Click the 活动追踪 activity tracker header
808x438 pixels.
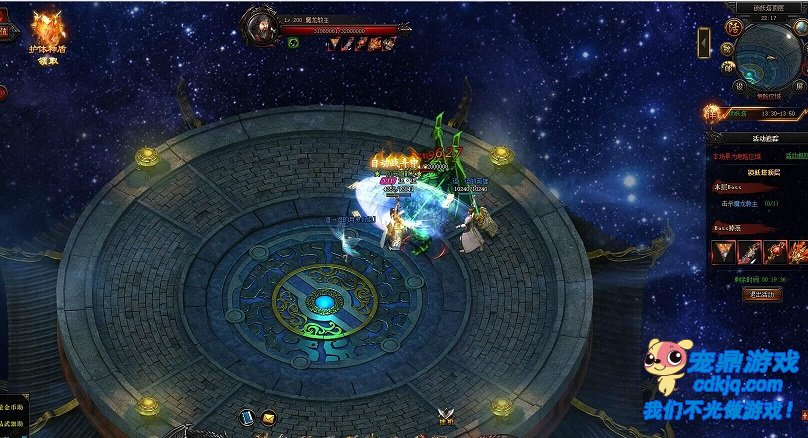[x=765, y=140]
